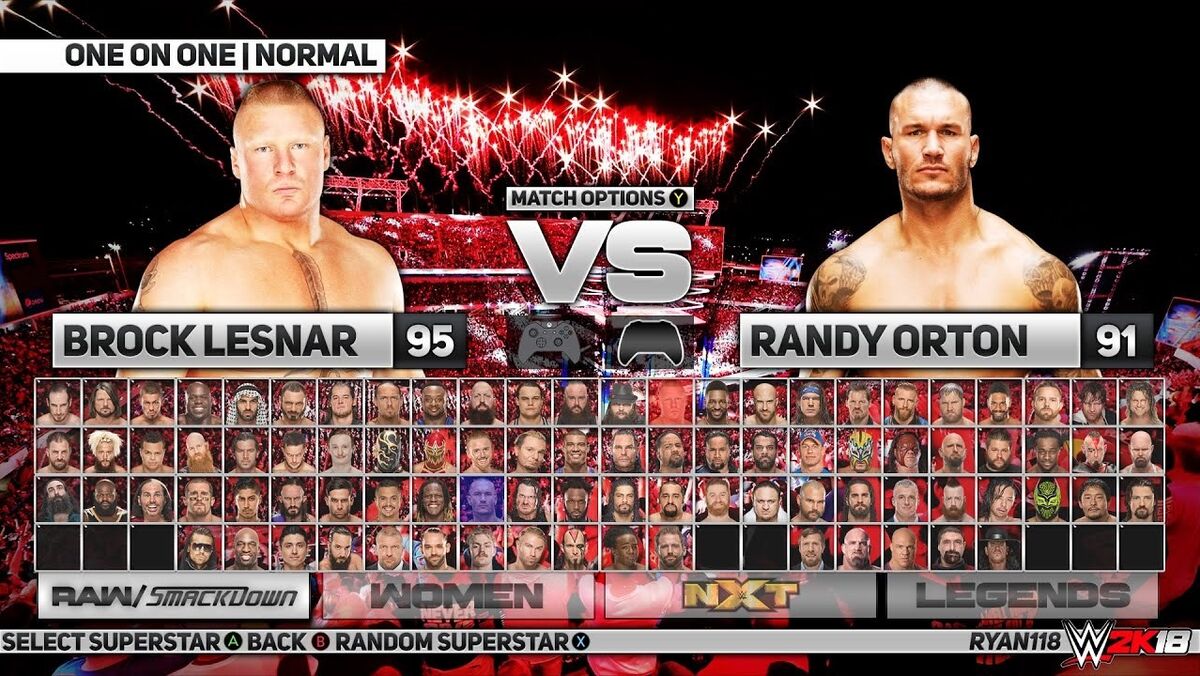The height and width of the screenshot is (676, 1200).
Task: Open the Women roster tab
Action: click(x=456, y=596)
